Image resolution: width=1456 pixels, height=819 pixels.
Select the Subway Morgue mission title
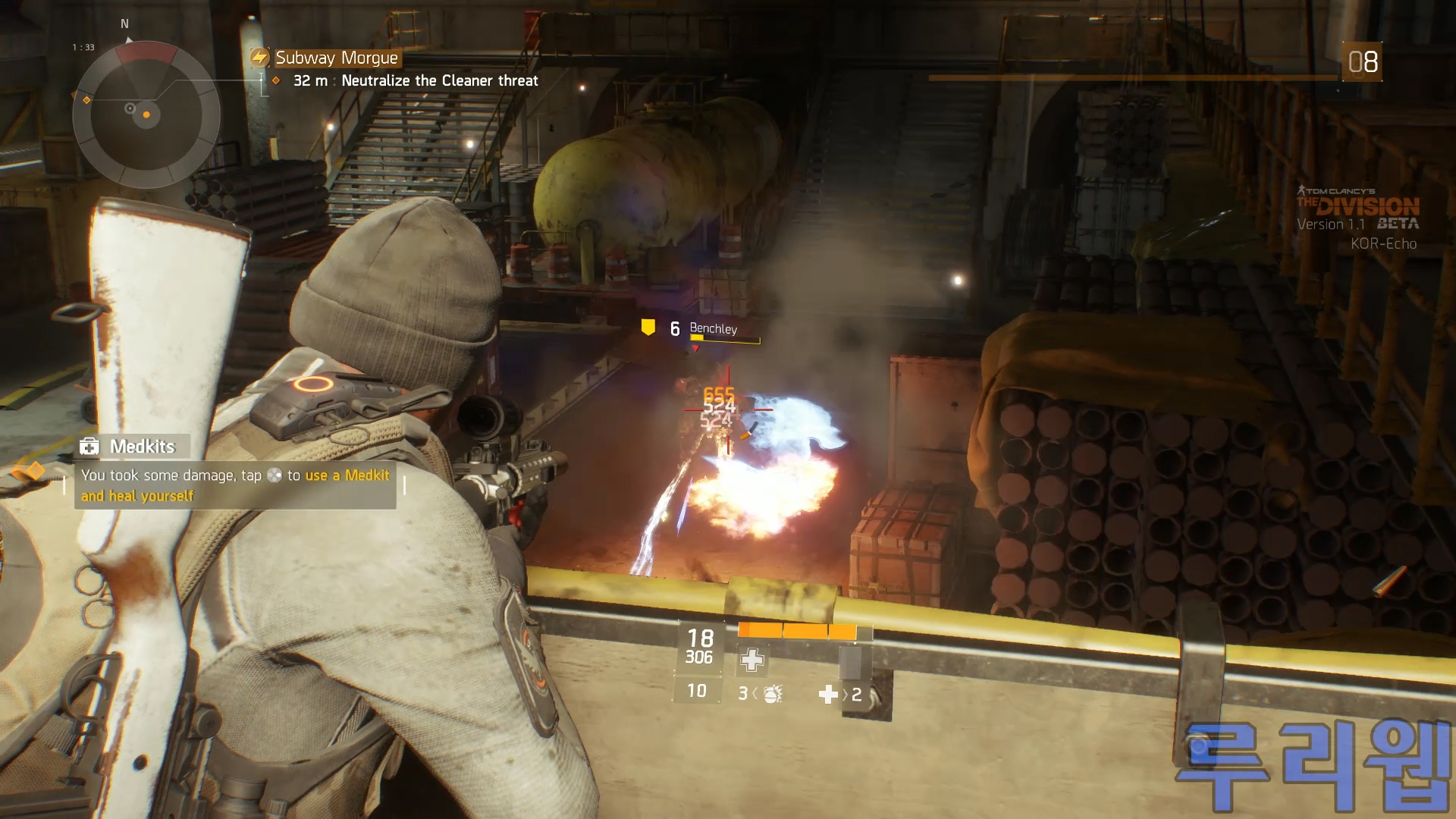(x=336, y=58)
